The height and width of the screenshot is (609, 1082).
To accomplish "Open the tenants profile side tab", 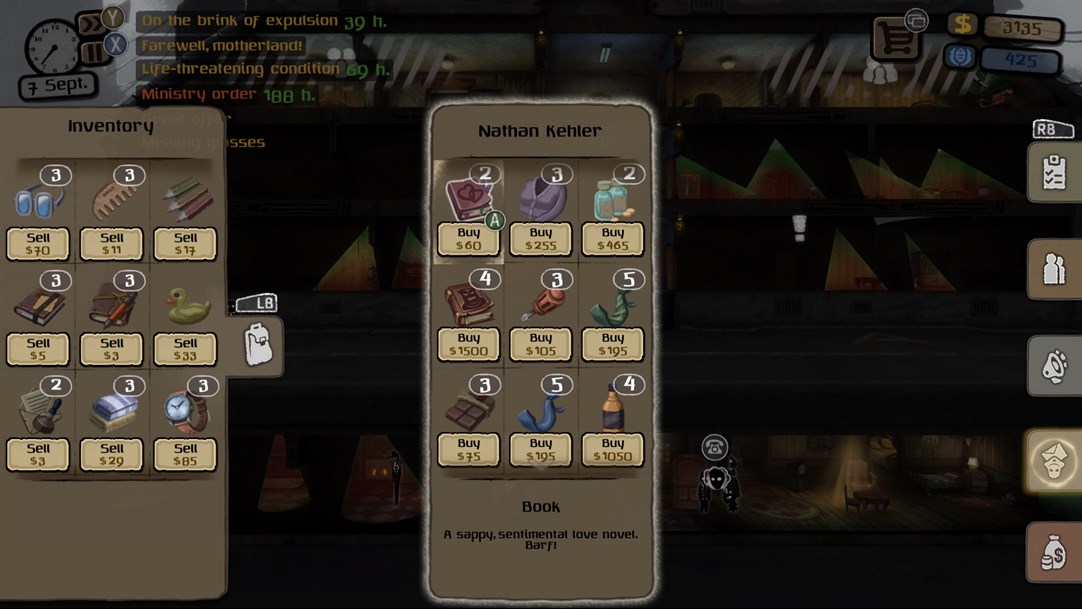I will click(1053, 269).
